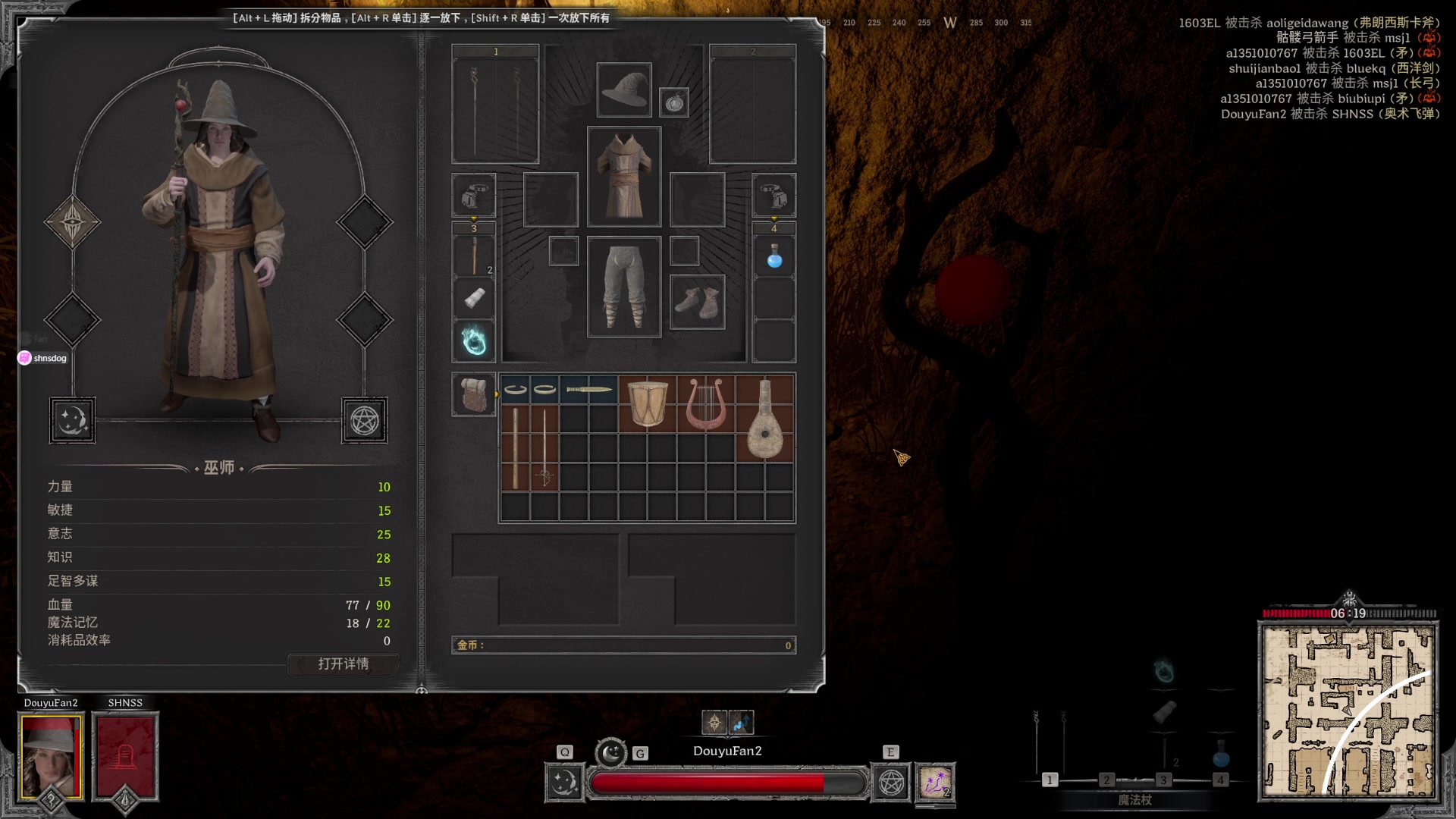
Task: Click the purple spell icon on the HUD
Action: 935,783
